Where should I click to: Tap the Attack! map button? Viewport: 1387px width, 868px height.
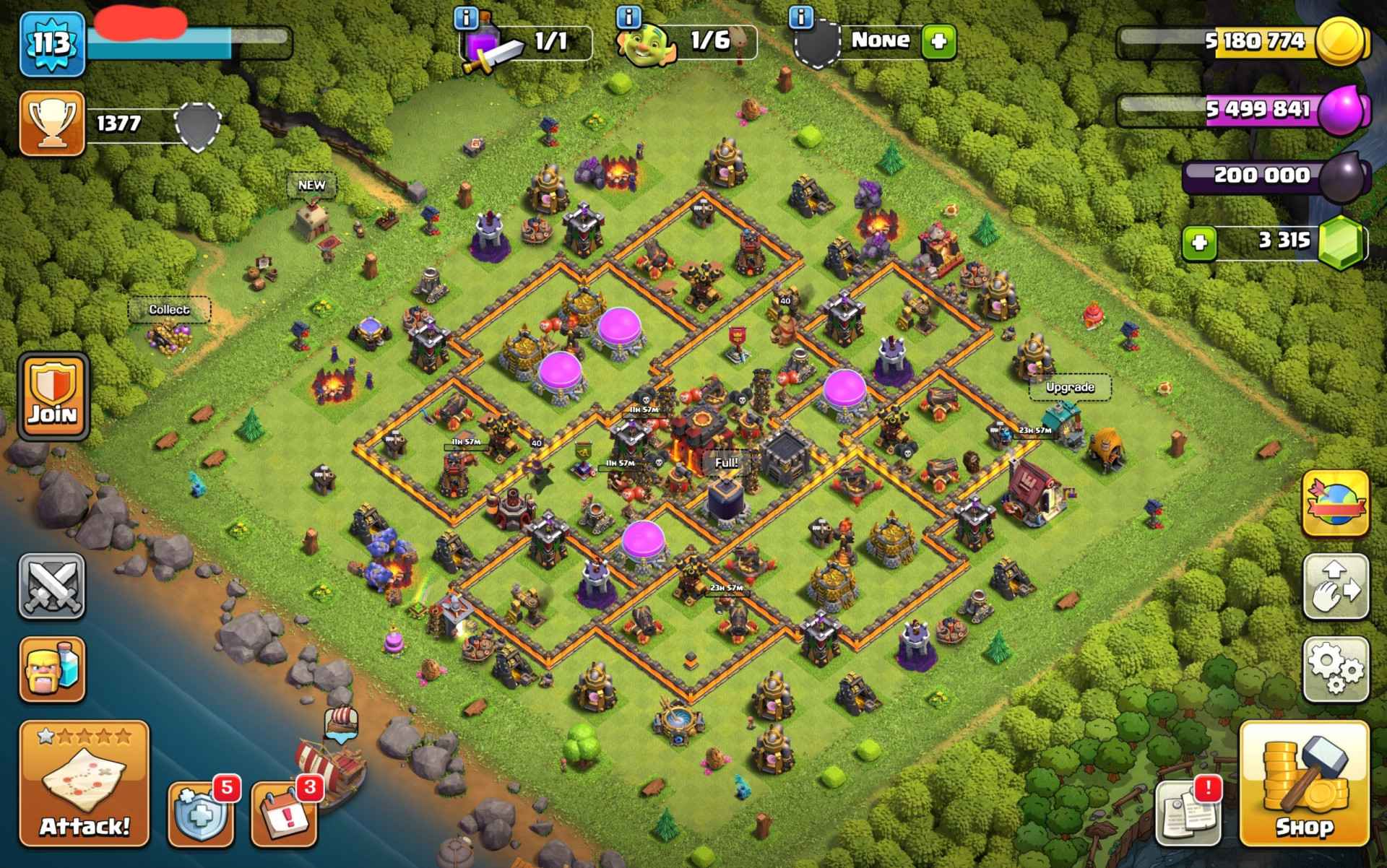84,783
